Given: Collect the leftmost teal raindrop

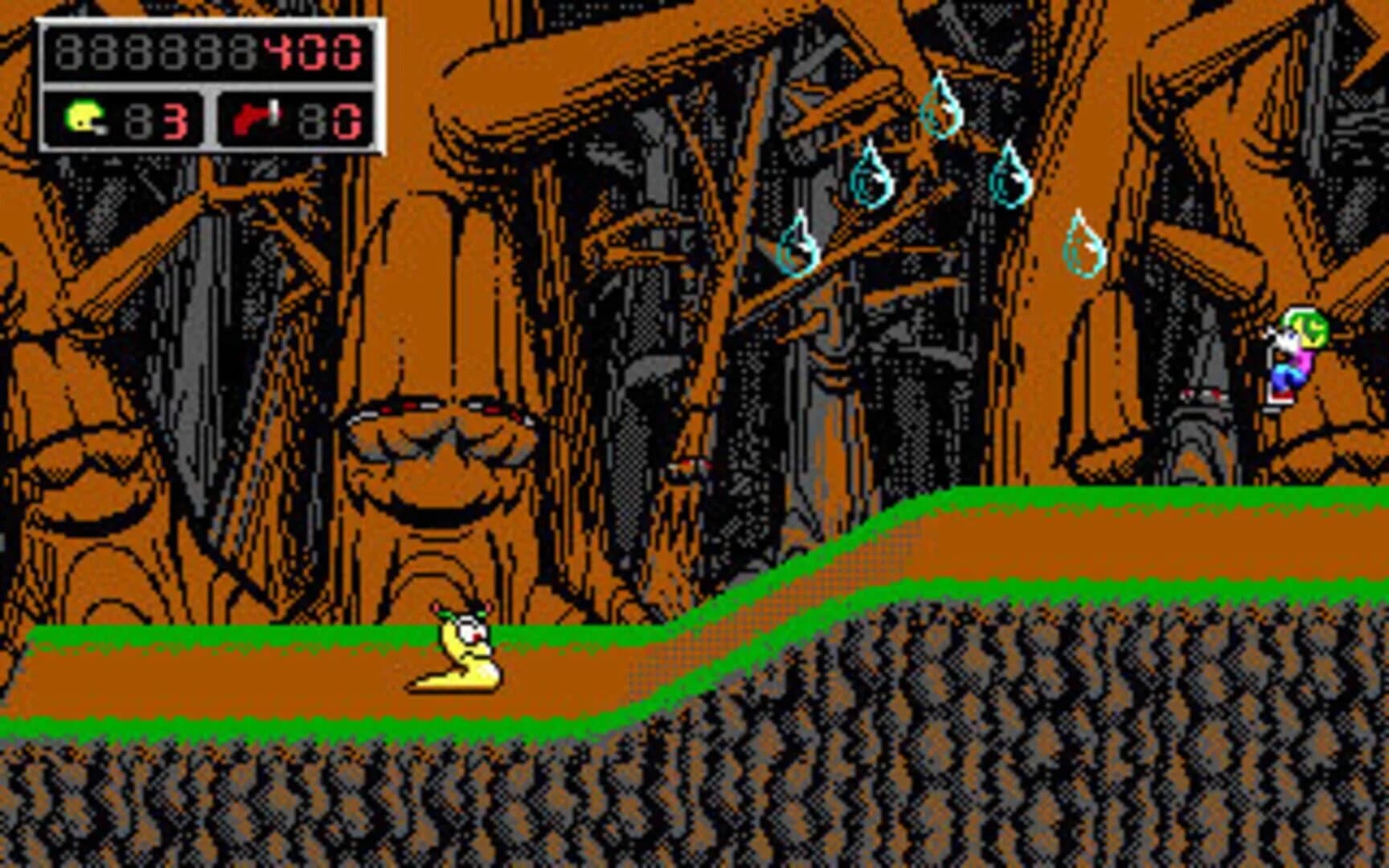Looking at the screenshot, I should [798, 245].
